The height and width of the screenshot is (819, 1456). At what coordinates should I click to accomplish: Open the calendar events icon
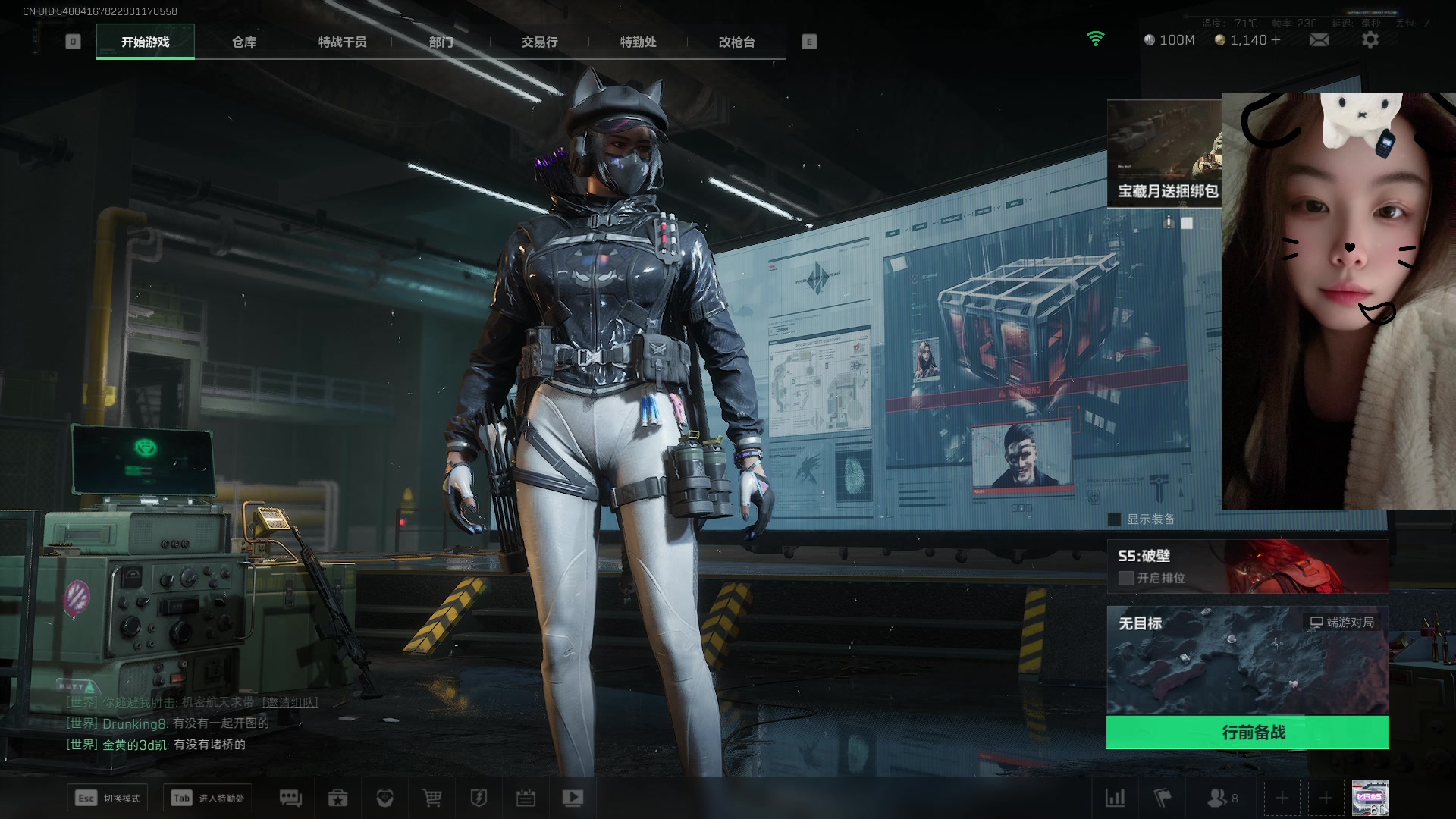point(526,798)
